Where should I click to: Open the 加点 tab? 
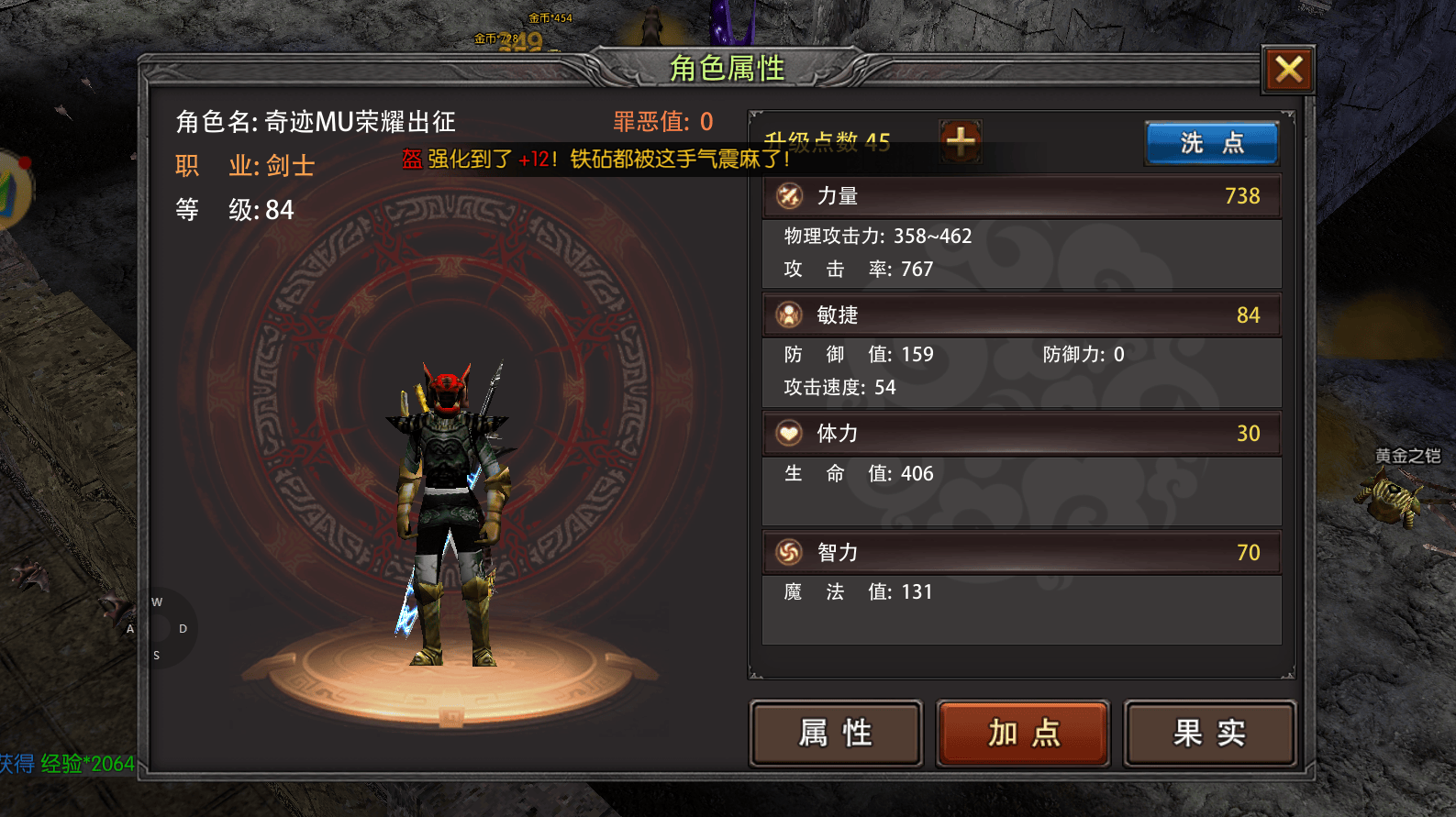pos(1023,733)
